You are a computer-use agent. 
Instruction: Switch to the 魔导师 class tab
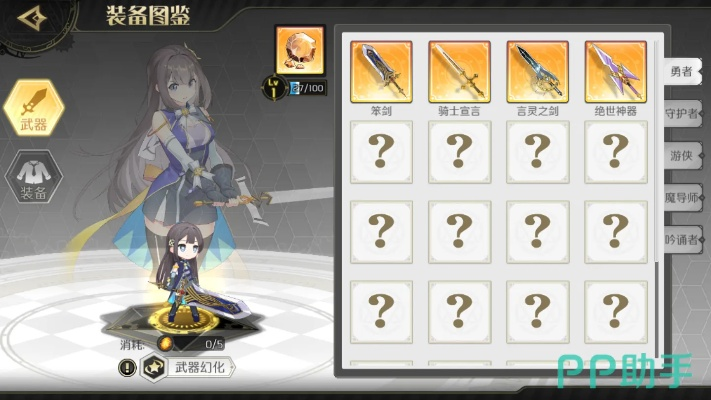(684, 197)
